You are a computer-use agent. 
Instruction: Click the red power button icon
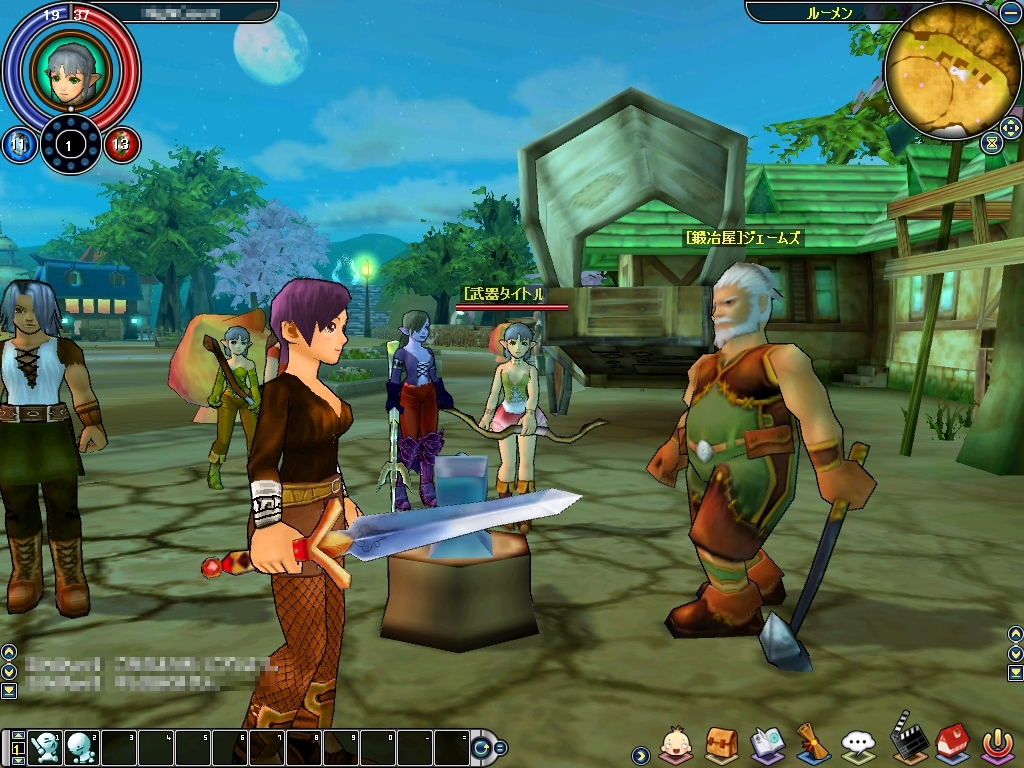click(x=996, y=742)
